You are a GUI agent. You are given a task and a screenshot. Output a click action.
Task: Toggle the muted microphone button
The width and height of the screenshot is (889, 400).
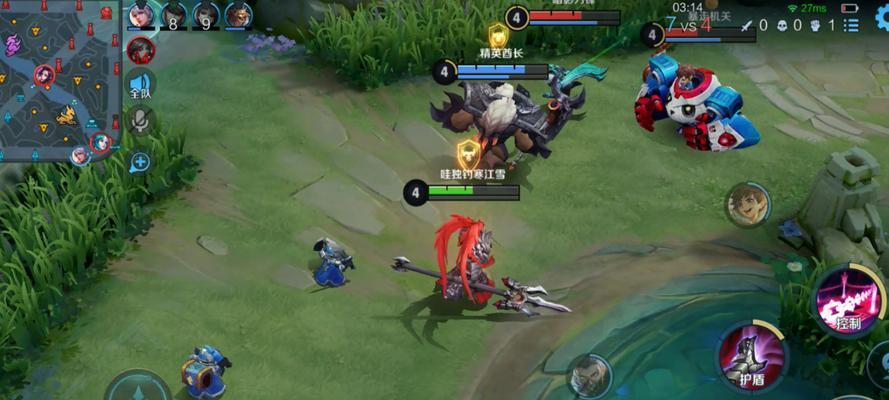[141, 121]
